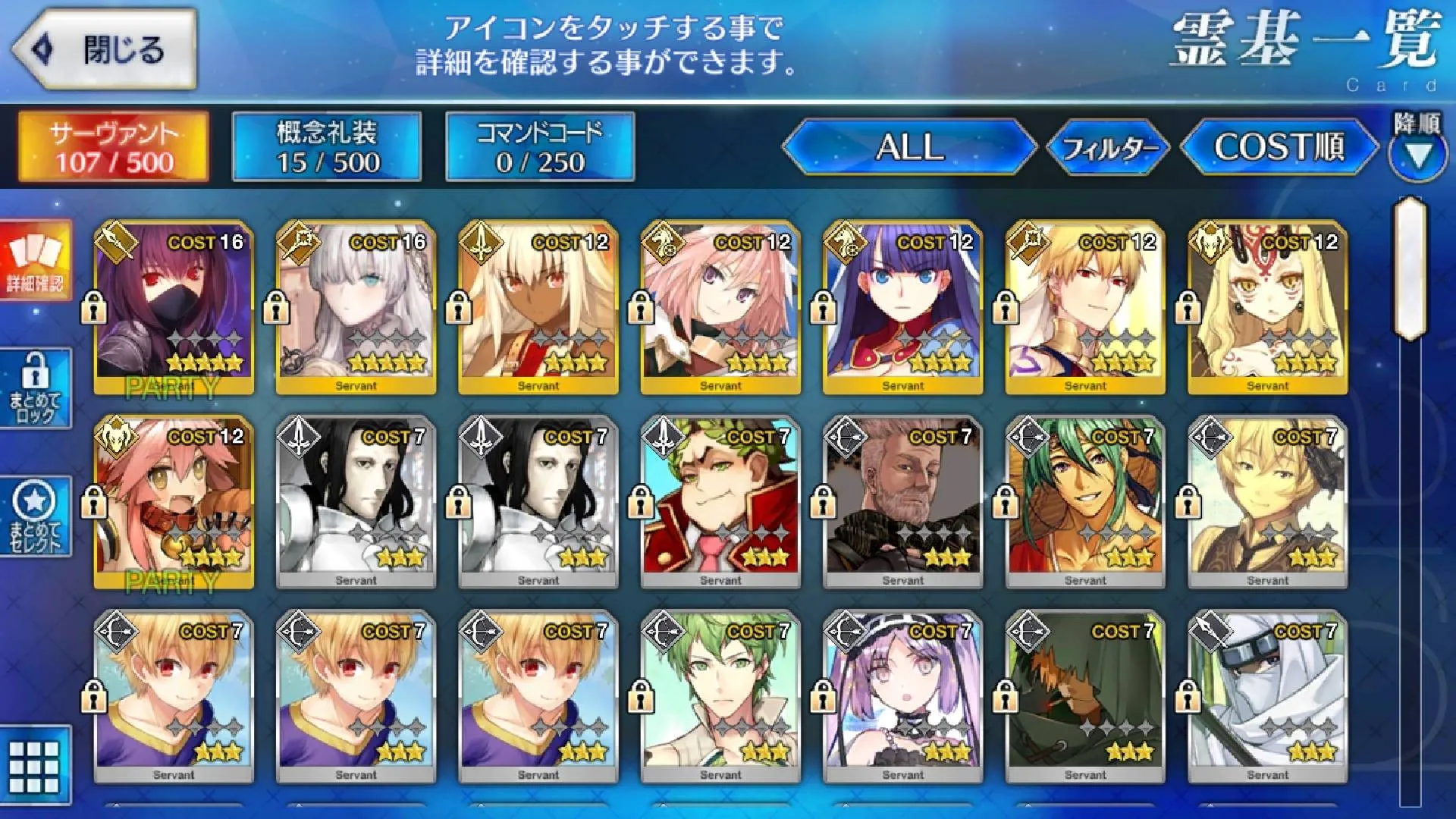
Task: Select the grey-bearded archer servant card
Action: [x=902, y=502]
